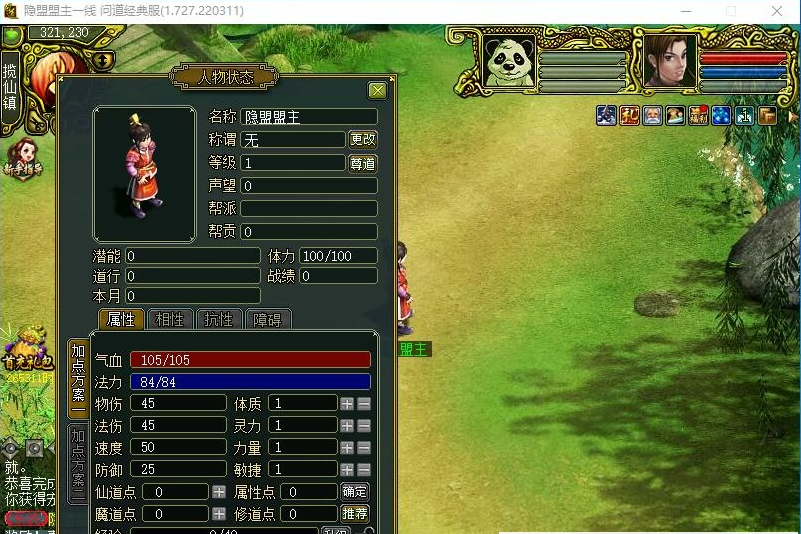Click the 更改 title change button

click(x=363, y=140)
